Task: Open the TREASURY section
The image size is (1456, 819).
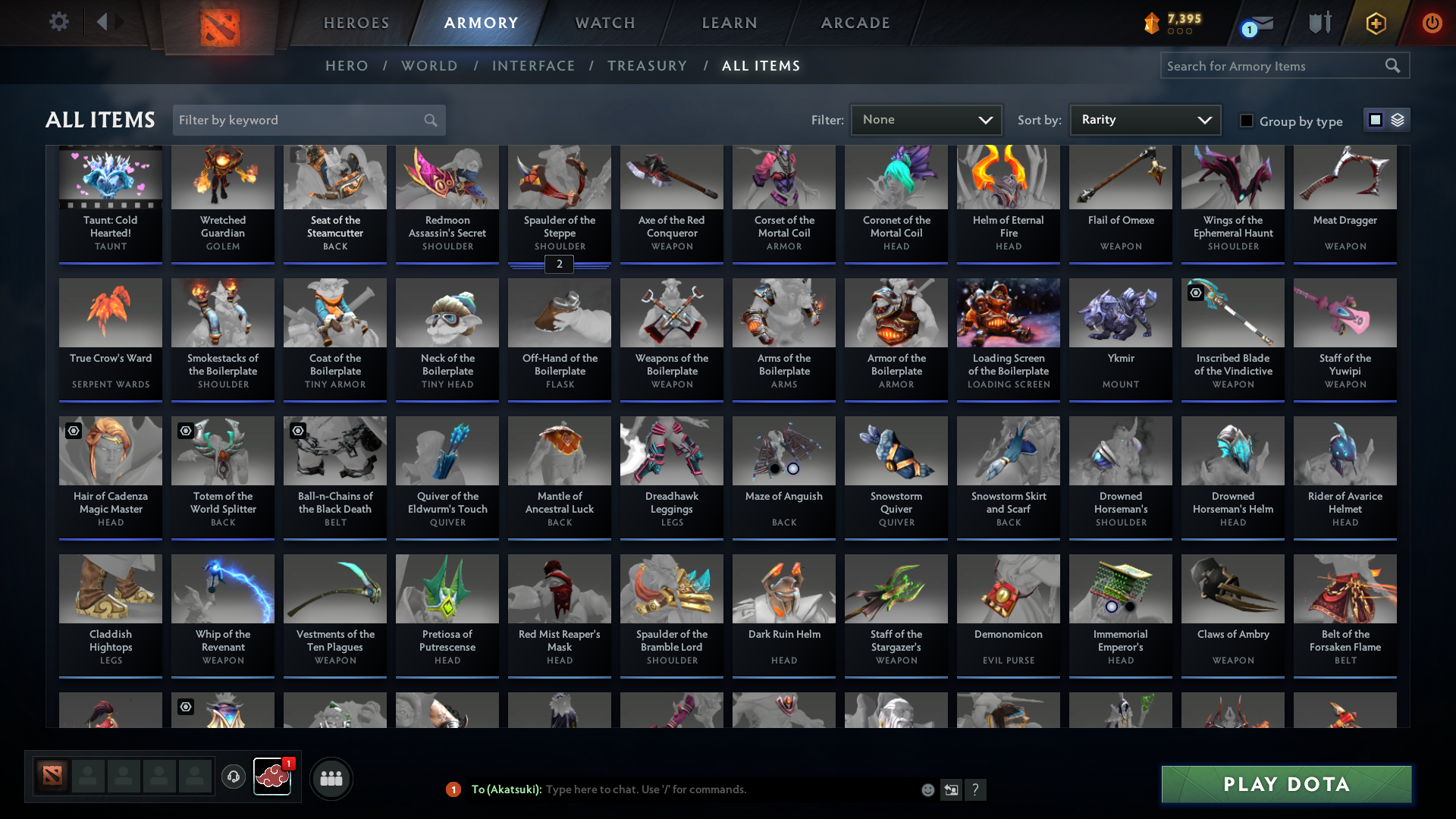Action: 647,66
